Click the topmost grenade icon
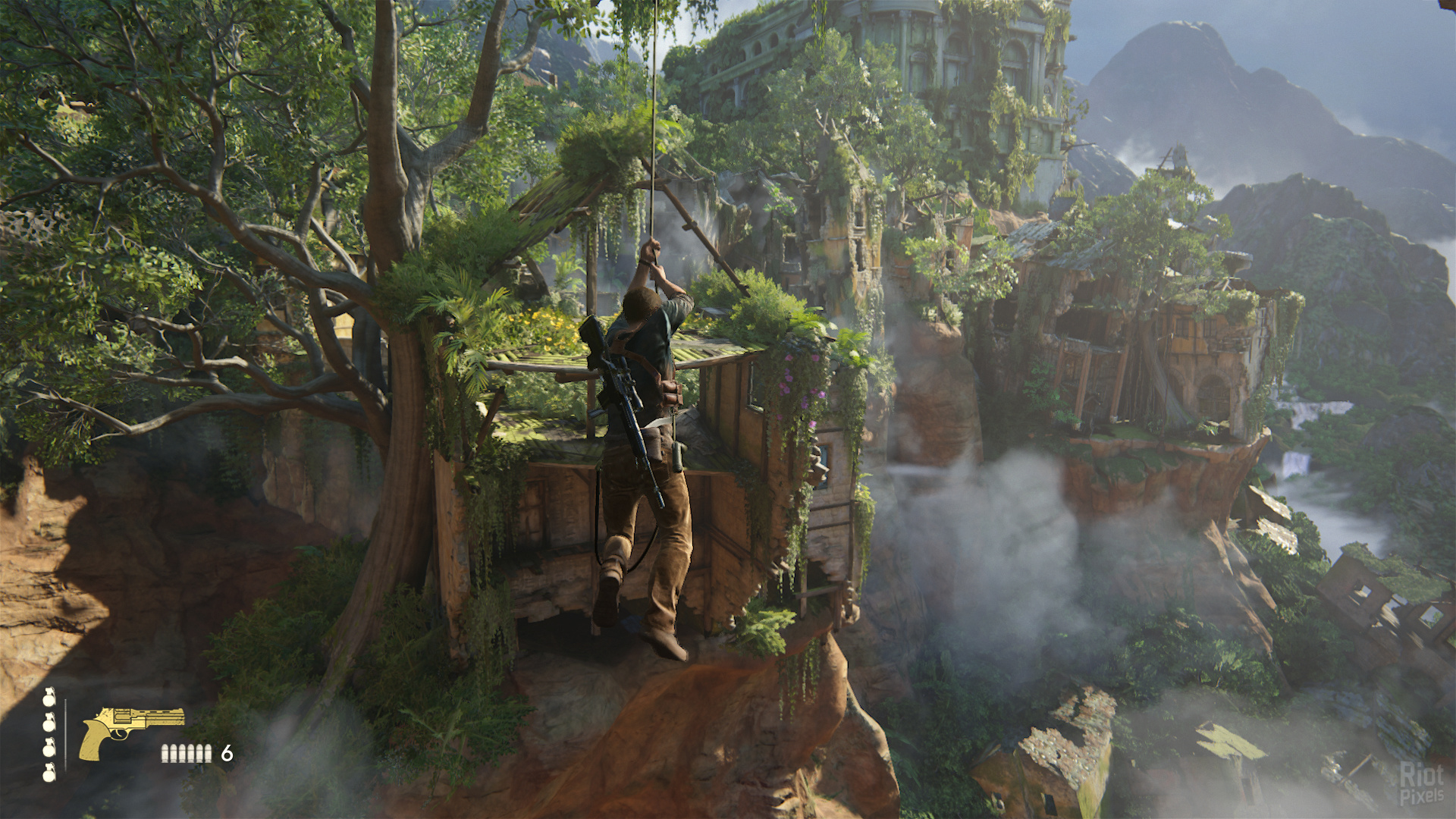The width and height of the screenshot is (1456, 819). click(x=49, y=701)
